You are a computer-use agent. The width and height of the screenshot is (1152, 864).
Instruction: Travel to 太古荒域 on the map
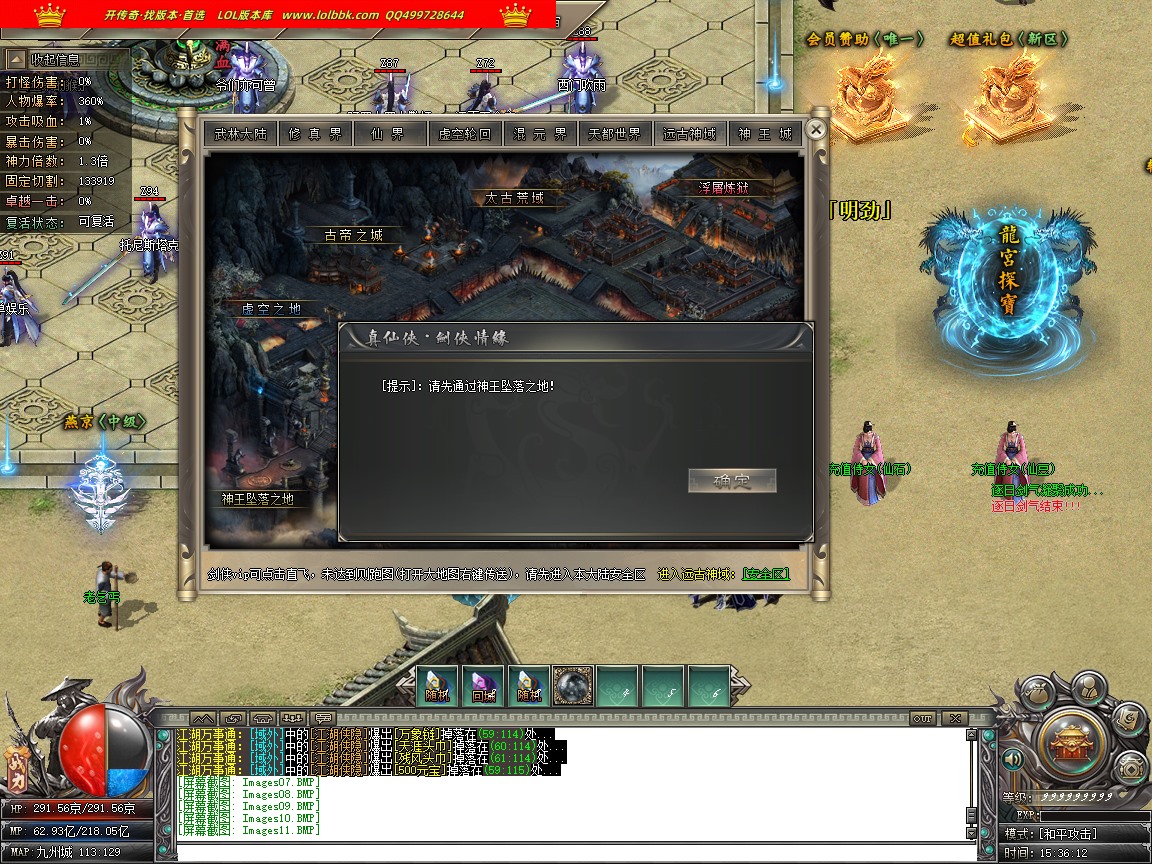[x=514, y=198]
